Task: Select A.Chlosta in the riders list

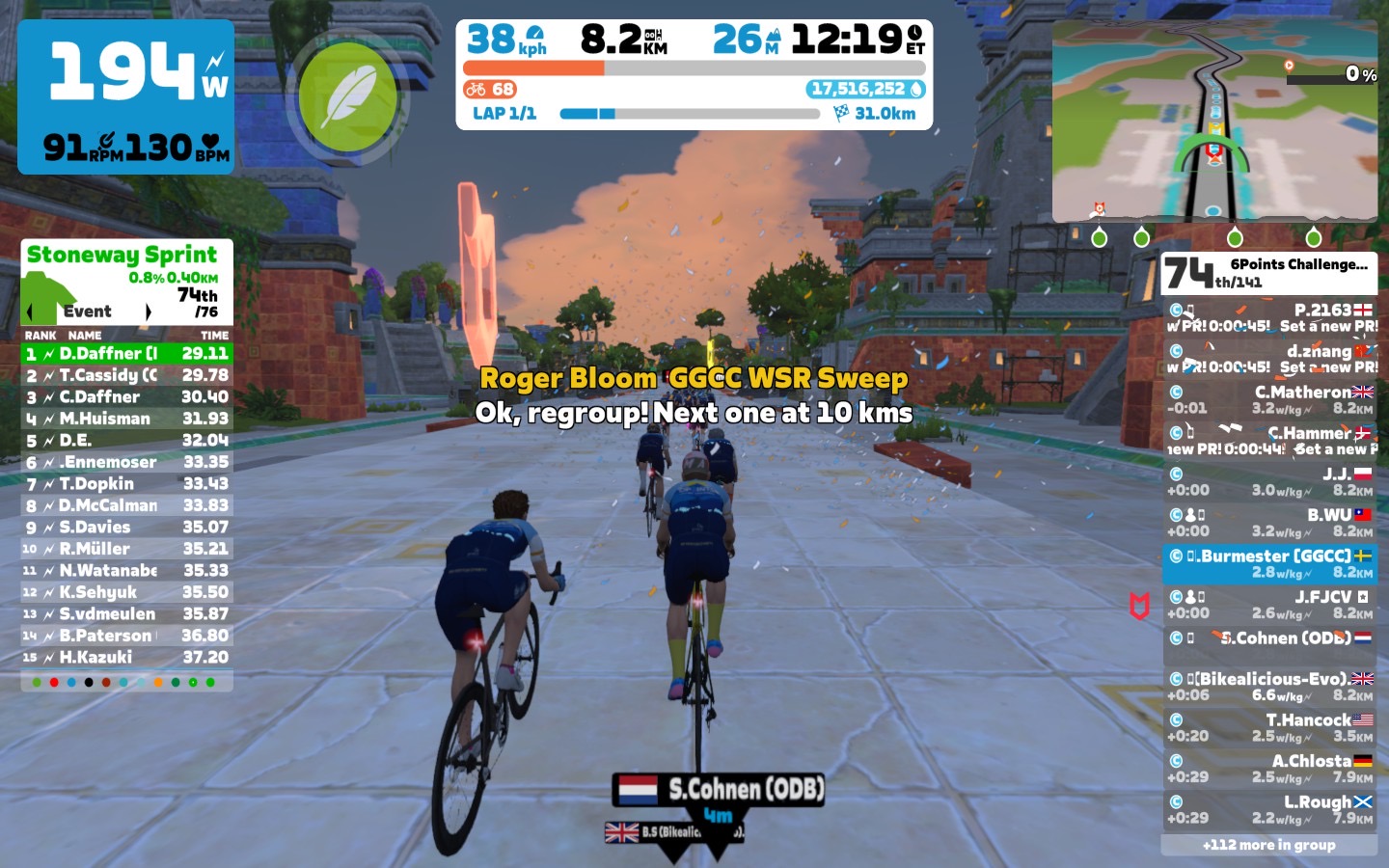Action: [x=1269, y=769]
